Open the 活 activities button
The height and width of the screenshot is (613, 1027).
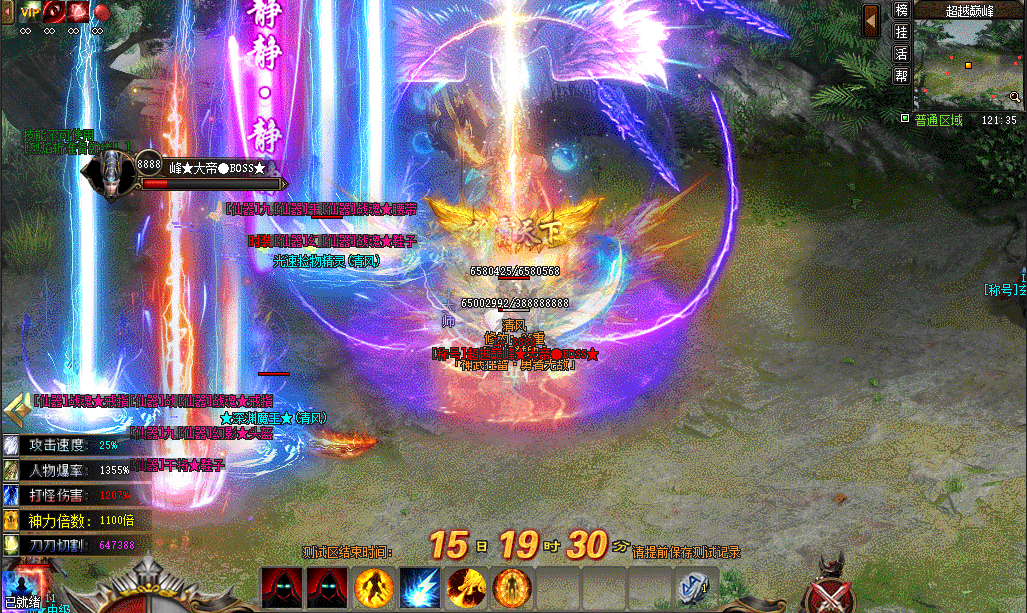(901, 54)
